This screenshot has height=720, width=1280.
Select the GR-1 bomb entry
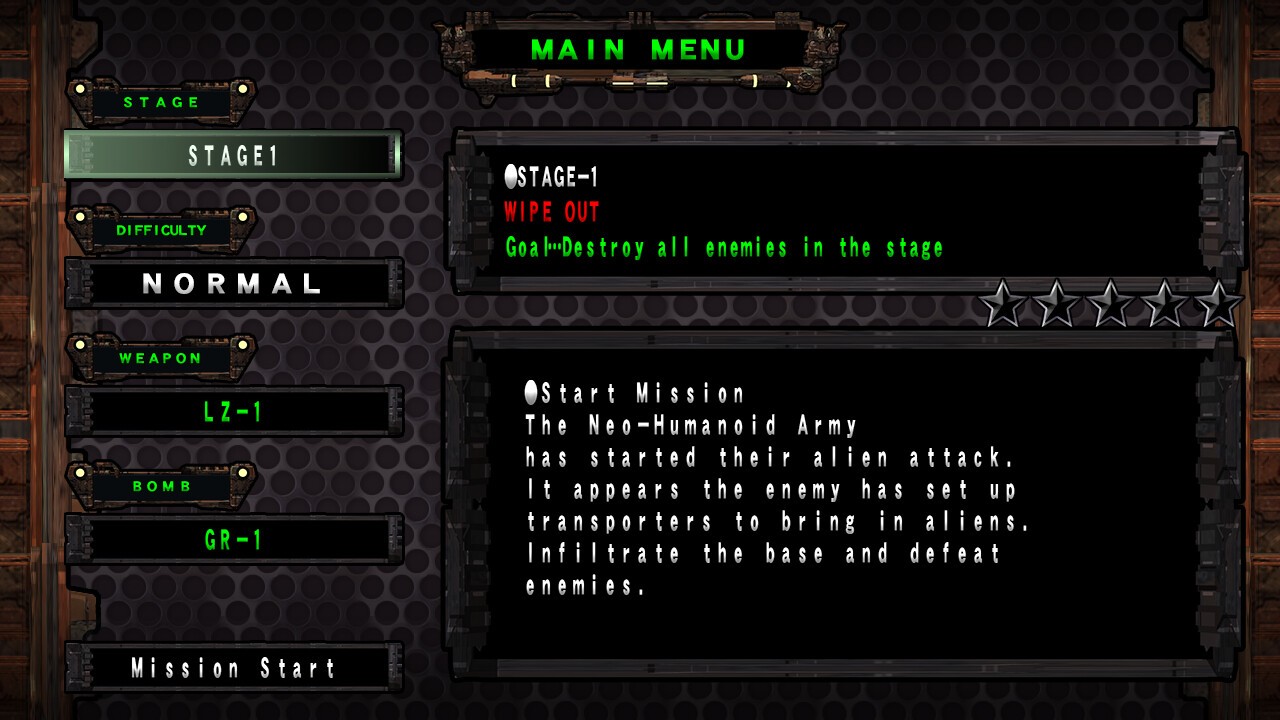pos(233,540)
